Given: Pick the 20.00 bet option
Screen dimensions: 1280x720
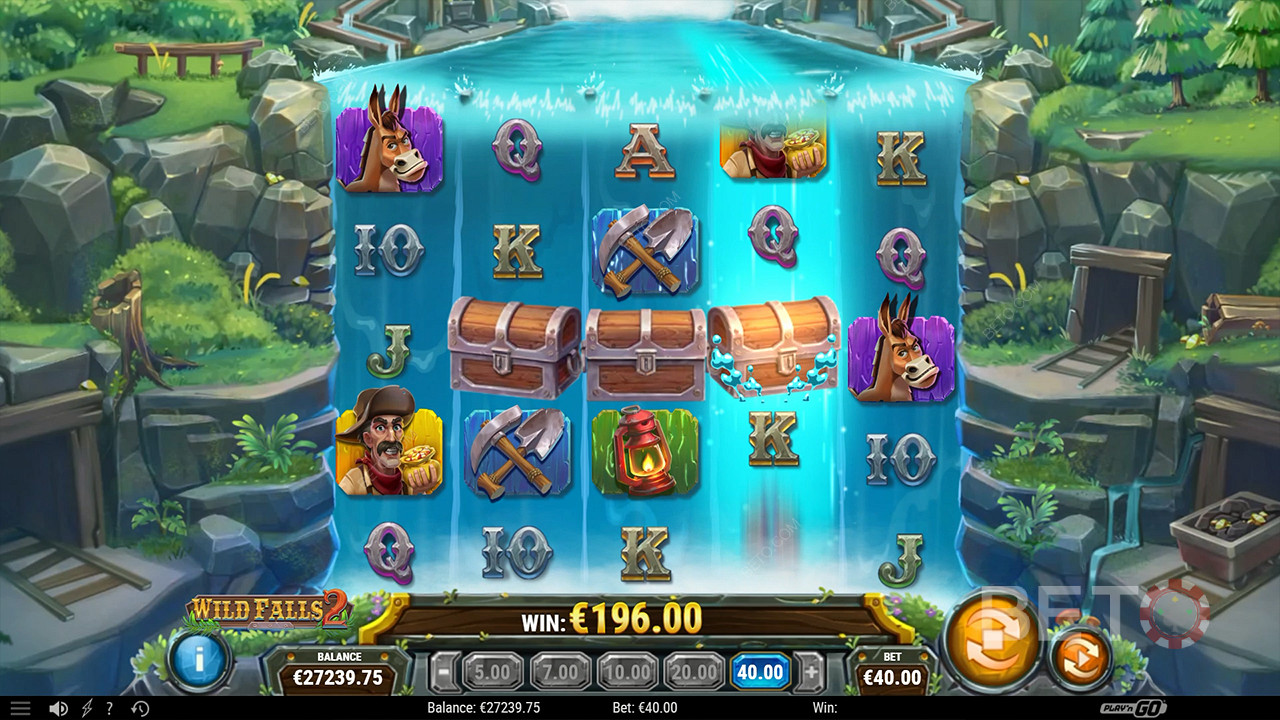Looking at the screenshot, I should tap(694, 672).
